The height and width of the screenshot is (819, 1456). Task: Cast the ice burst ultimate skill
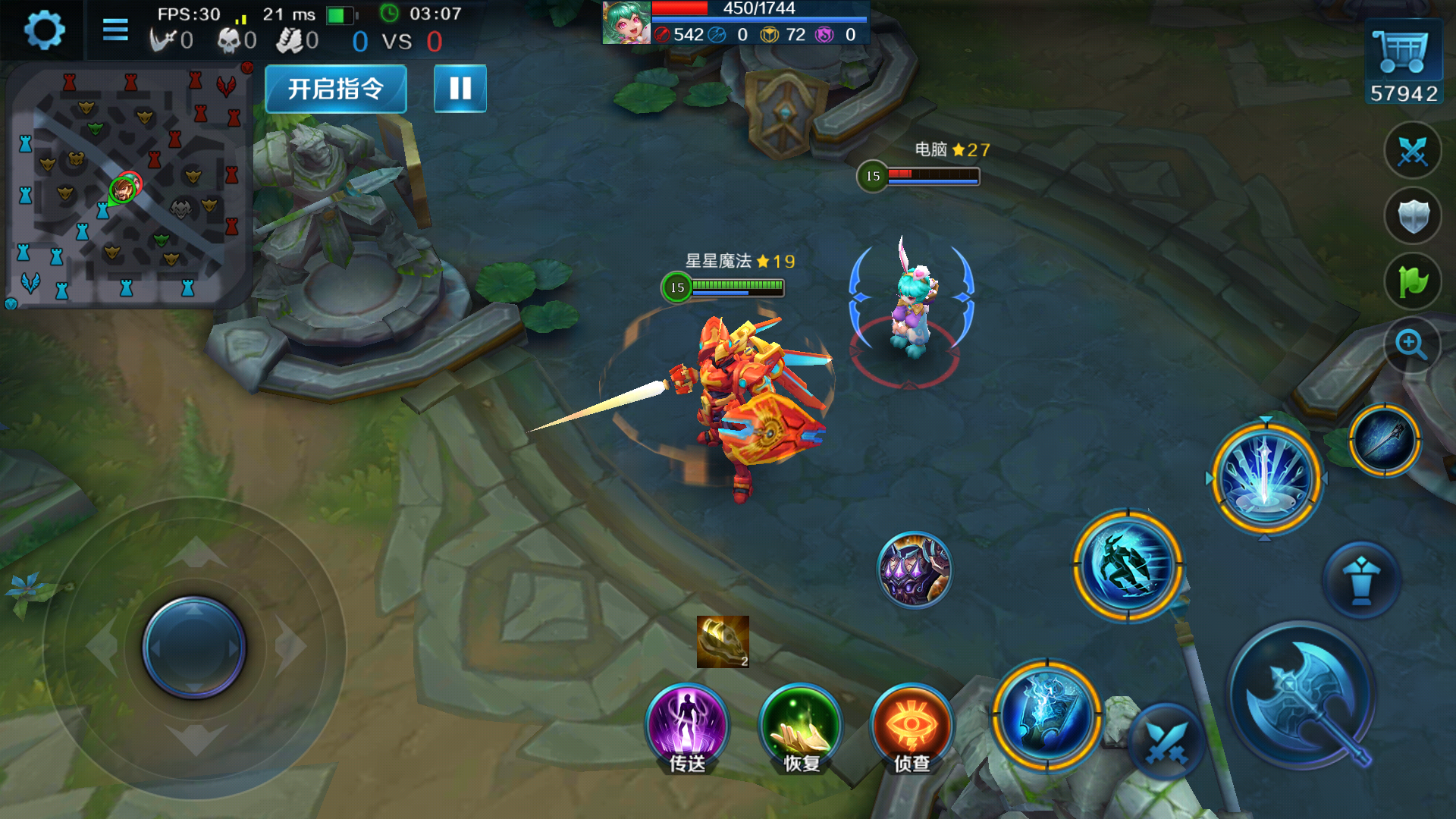1266,479
